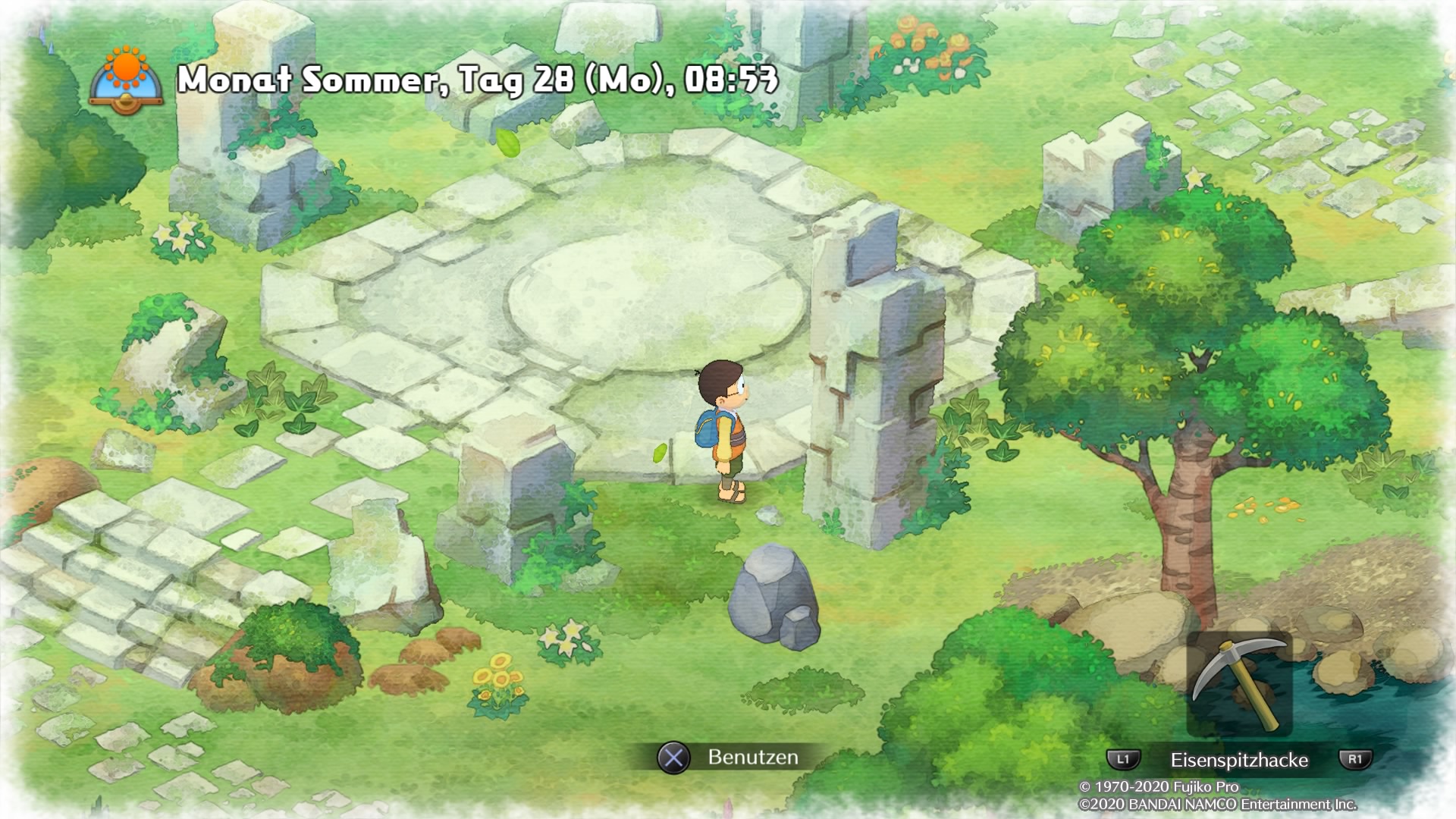Click the sunny weather clock icon
Image resolution: width=1456 pixels, height=819 pixels.
point(126,80)
